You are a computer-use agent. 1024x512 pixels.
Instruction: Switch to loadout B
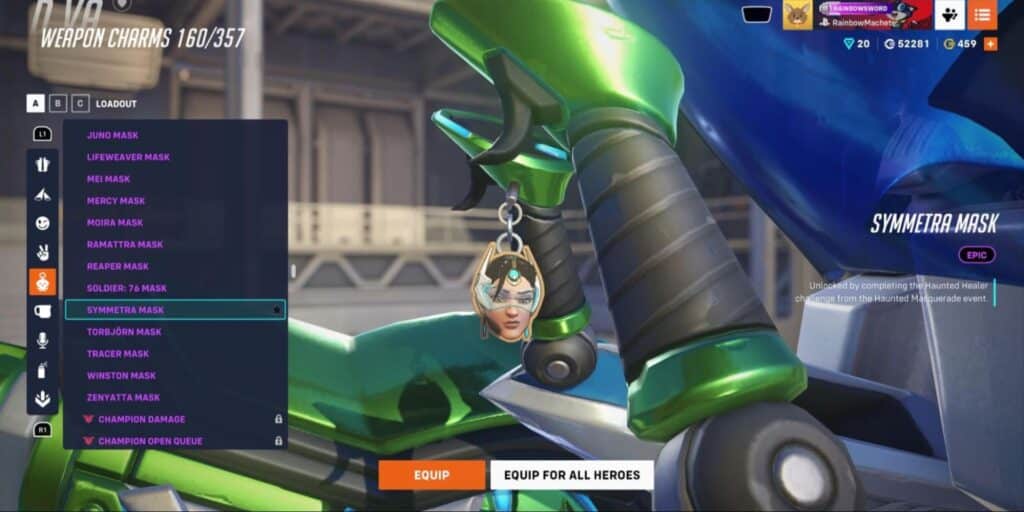click(58, 103)
